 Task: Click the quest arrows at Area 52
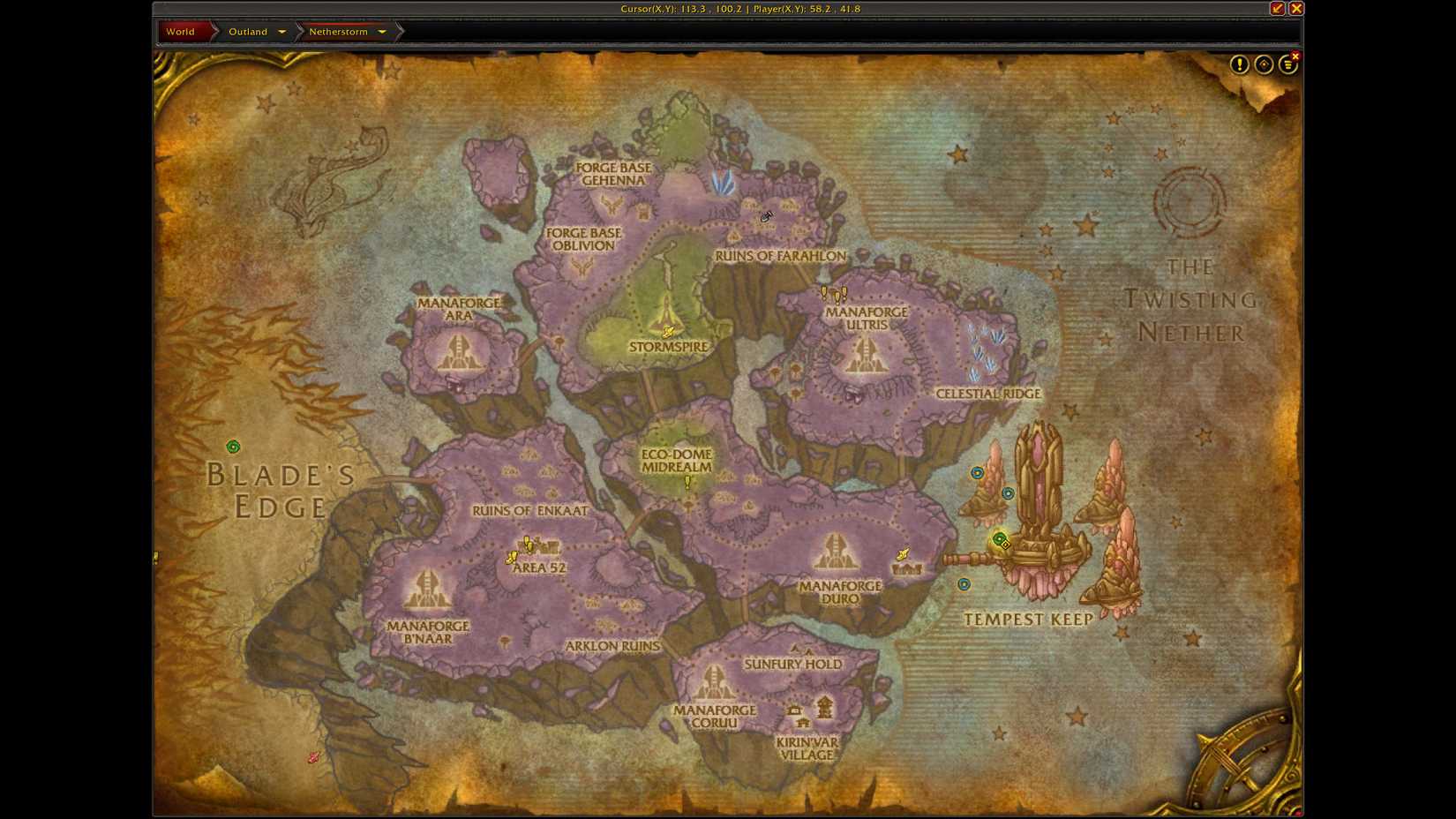pyautogui.click(x=524, y=545)
